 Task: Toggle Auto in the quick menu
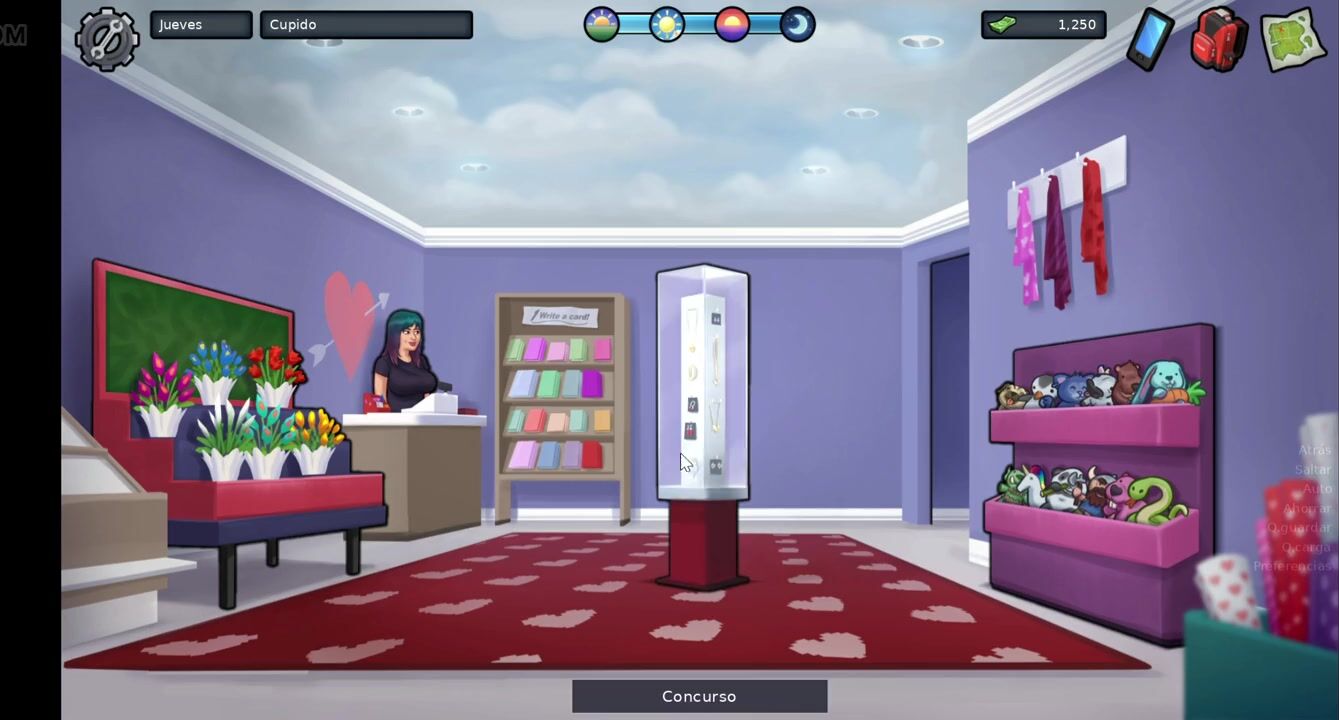tap(1316, 489)
